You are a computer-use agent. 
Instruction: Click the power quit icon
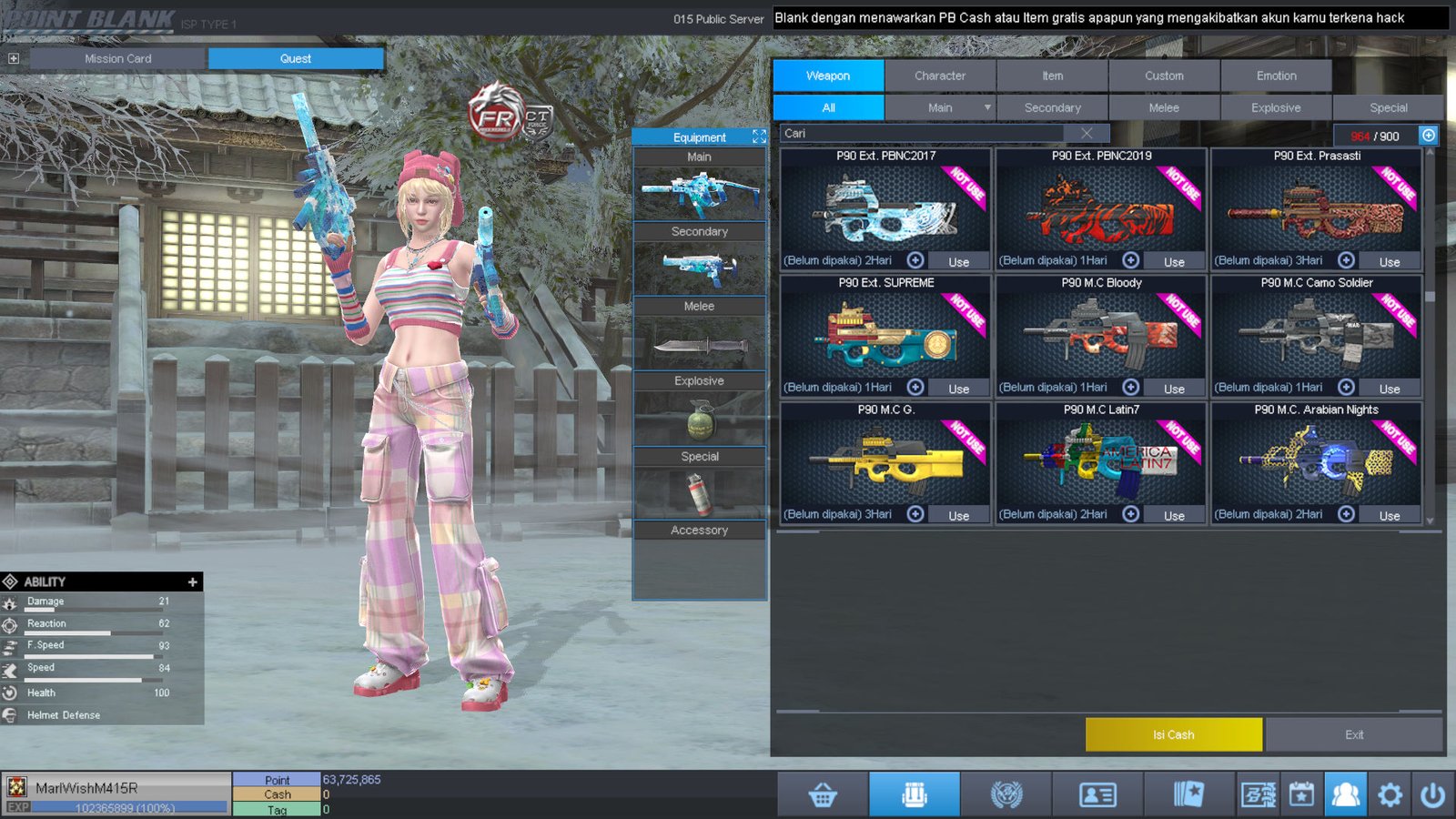point(1432,795)
